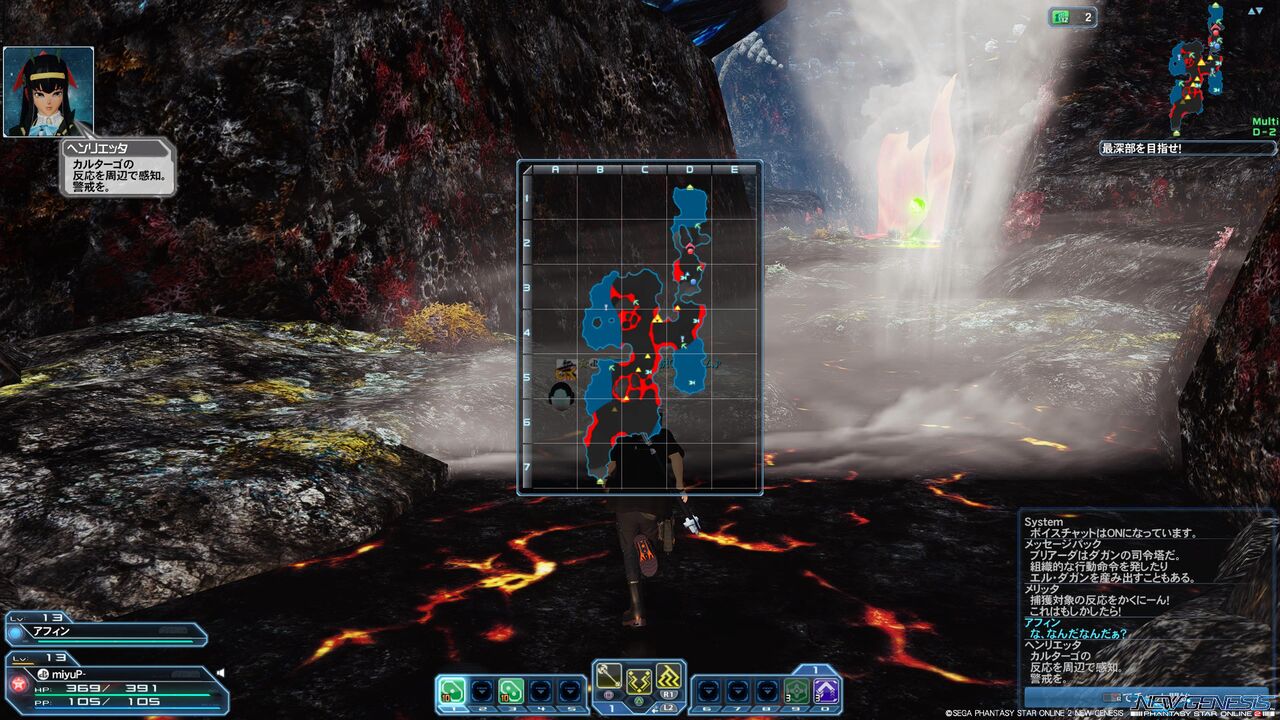Click a yellow enemy marker on the area map
The width and height of the screenshot is (1280, 720).
click(x=658, y=316)
